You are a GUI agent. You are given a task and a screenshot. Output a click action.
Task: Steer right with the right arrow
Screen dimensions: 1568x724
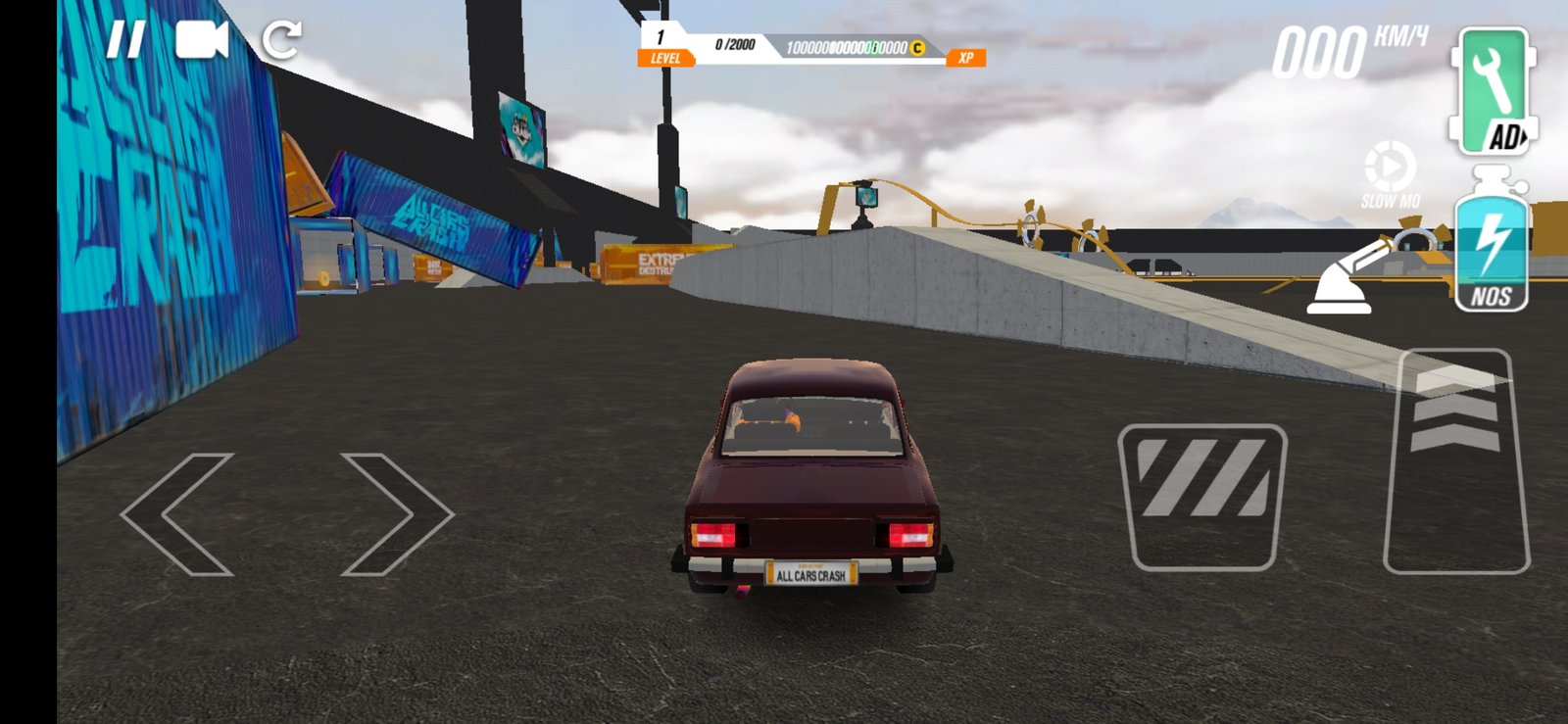pyautogui.click(x=397, y=513)
